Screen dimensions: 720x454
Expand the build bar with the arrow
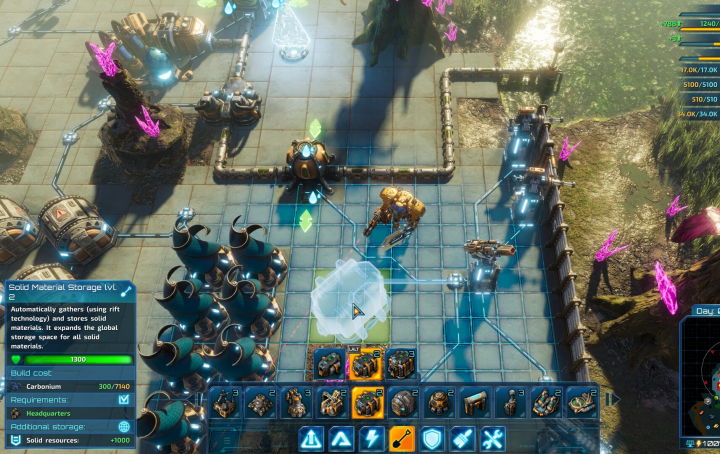coord(614,400)
